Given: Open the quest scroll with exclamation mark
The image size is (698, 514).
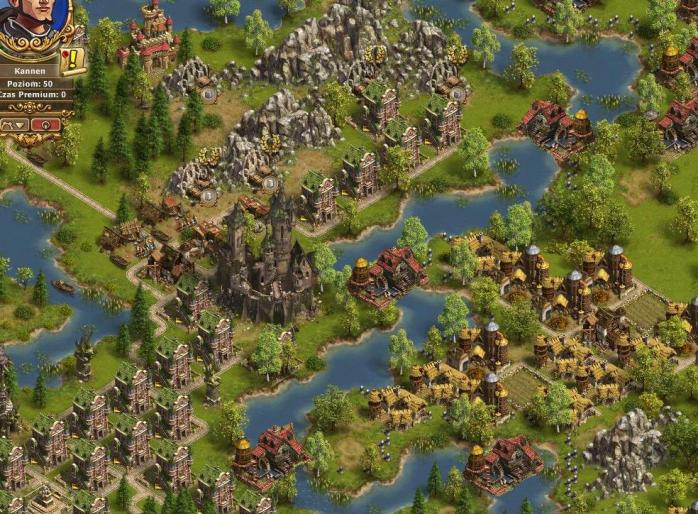Looking at the screenshot, I should (73, 60).
